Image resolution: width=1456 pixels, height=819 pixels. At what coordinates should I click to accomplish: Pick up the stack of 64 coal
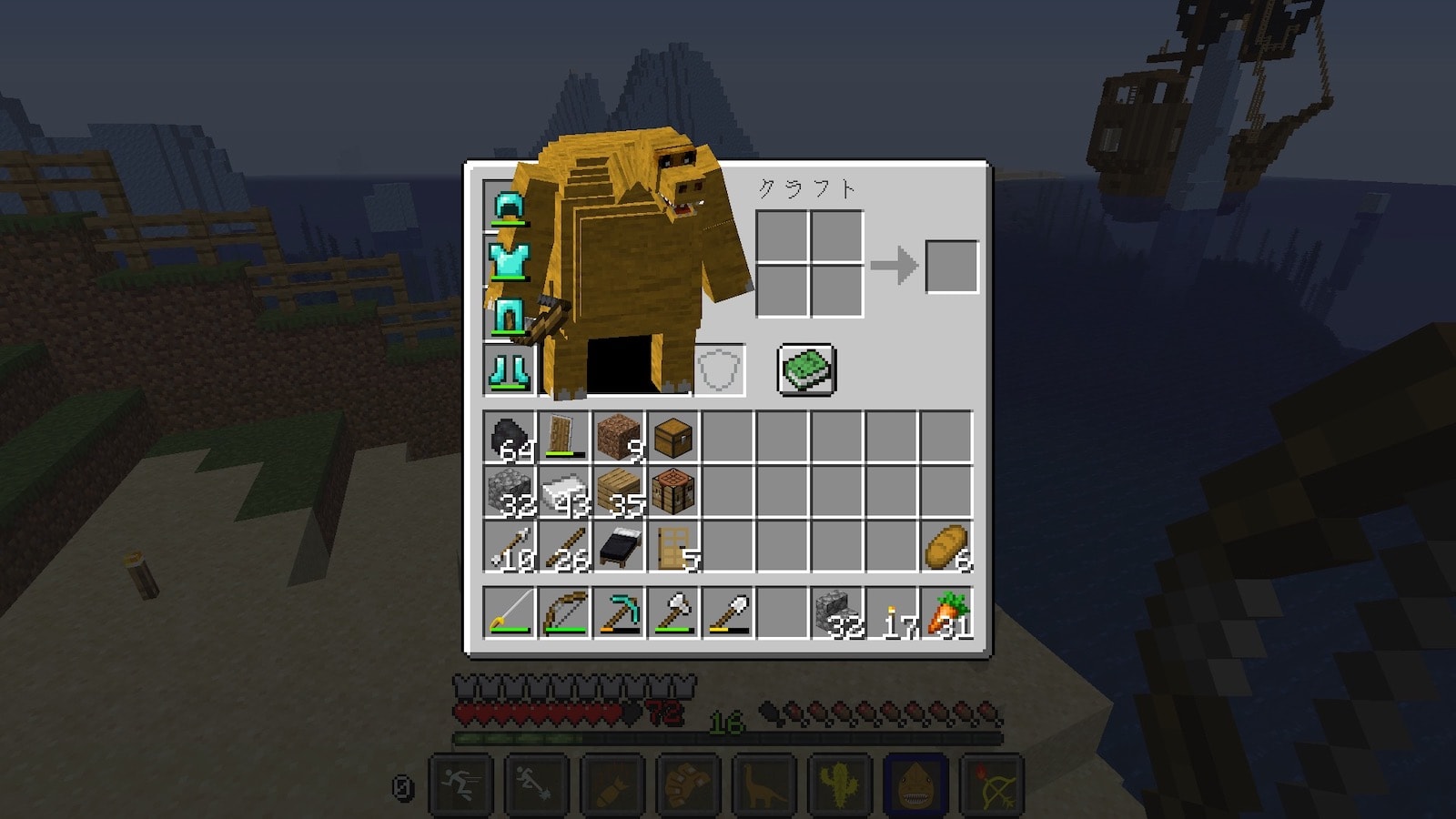pyautogui.click(x=510, y=438)
